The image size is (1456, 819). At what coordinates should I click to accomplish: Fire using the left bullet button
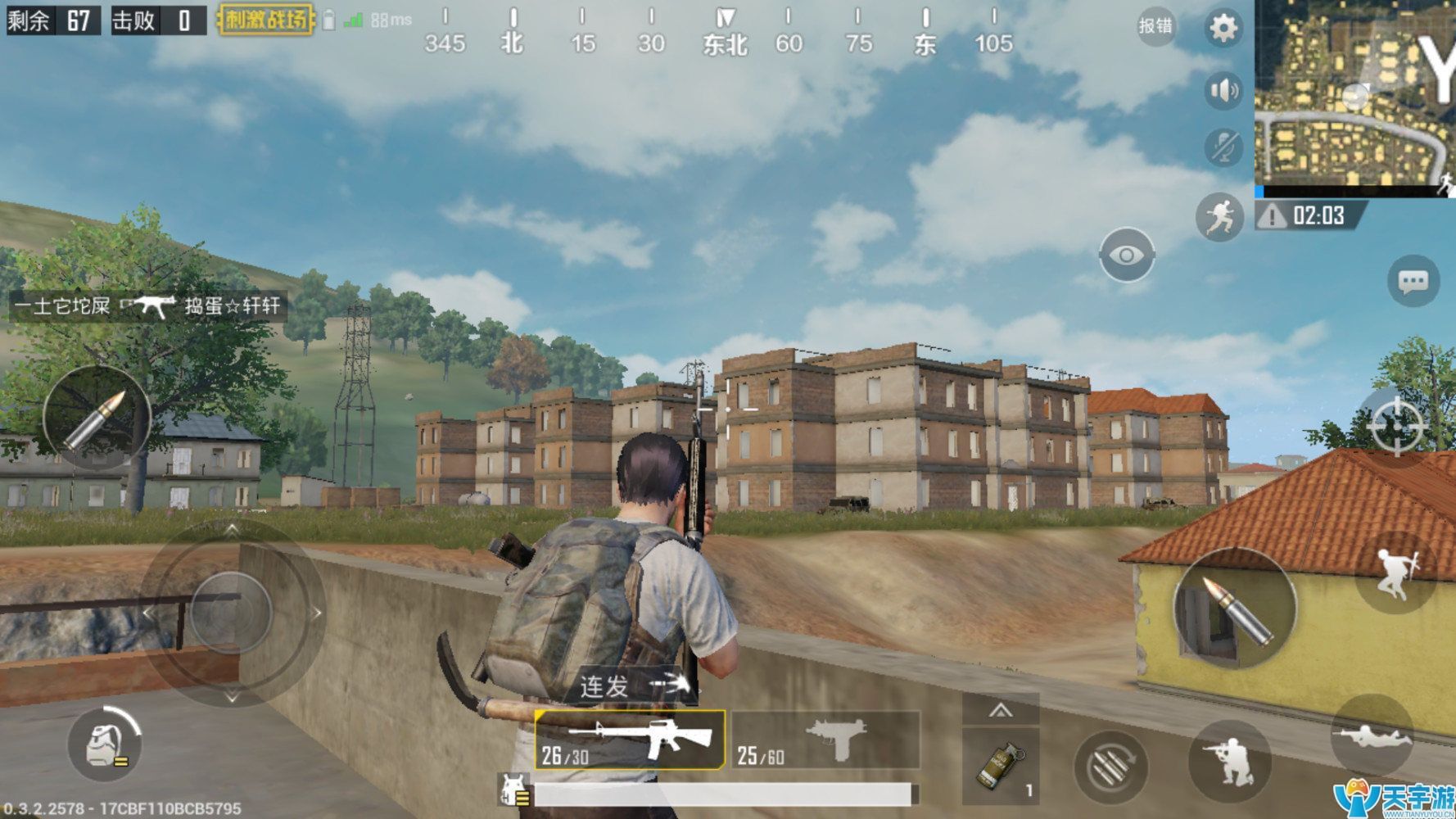click(x=97, y=419)
